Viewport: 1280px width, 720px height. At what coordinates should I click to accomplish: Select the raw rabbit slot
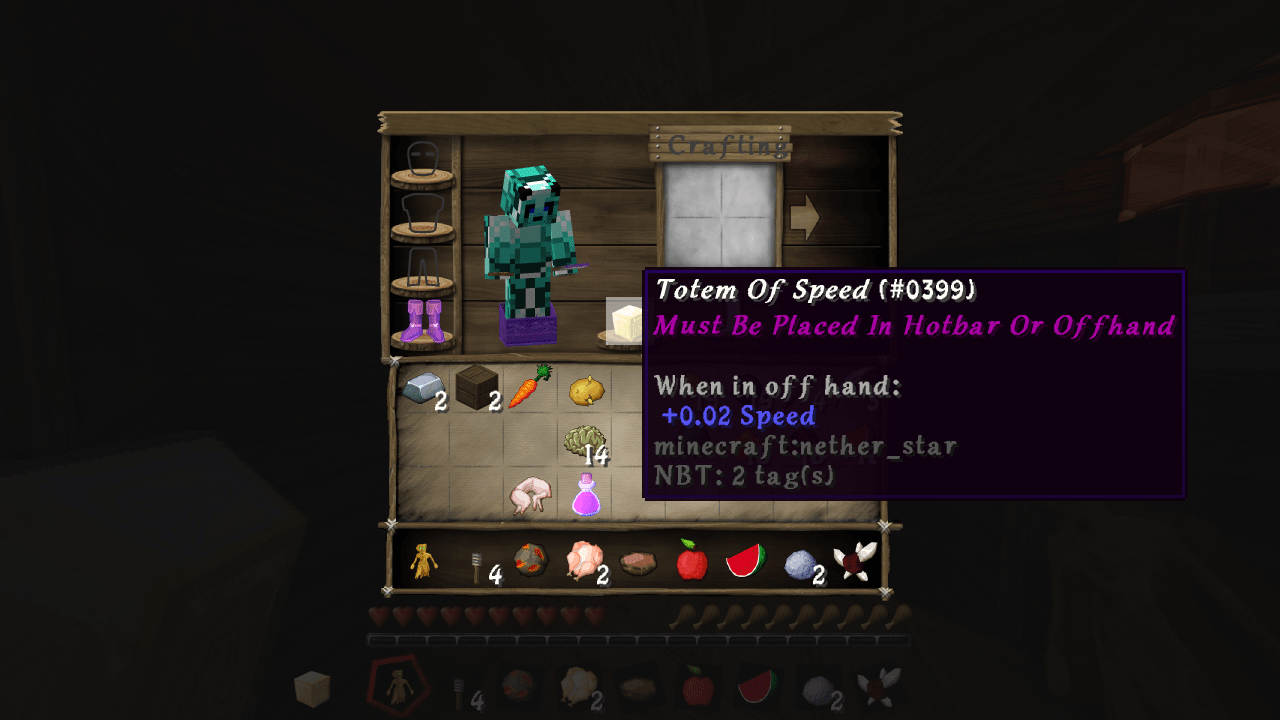click(530, 496)
